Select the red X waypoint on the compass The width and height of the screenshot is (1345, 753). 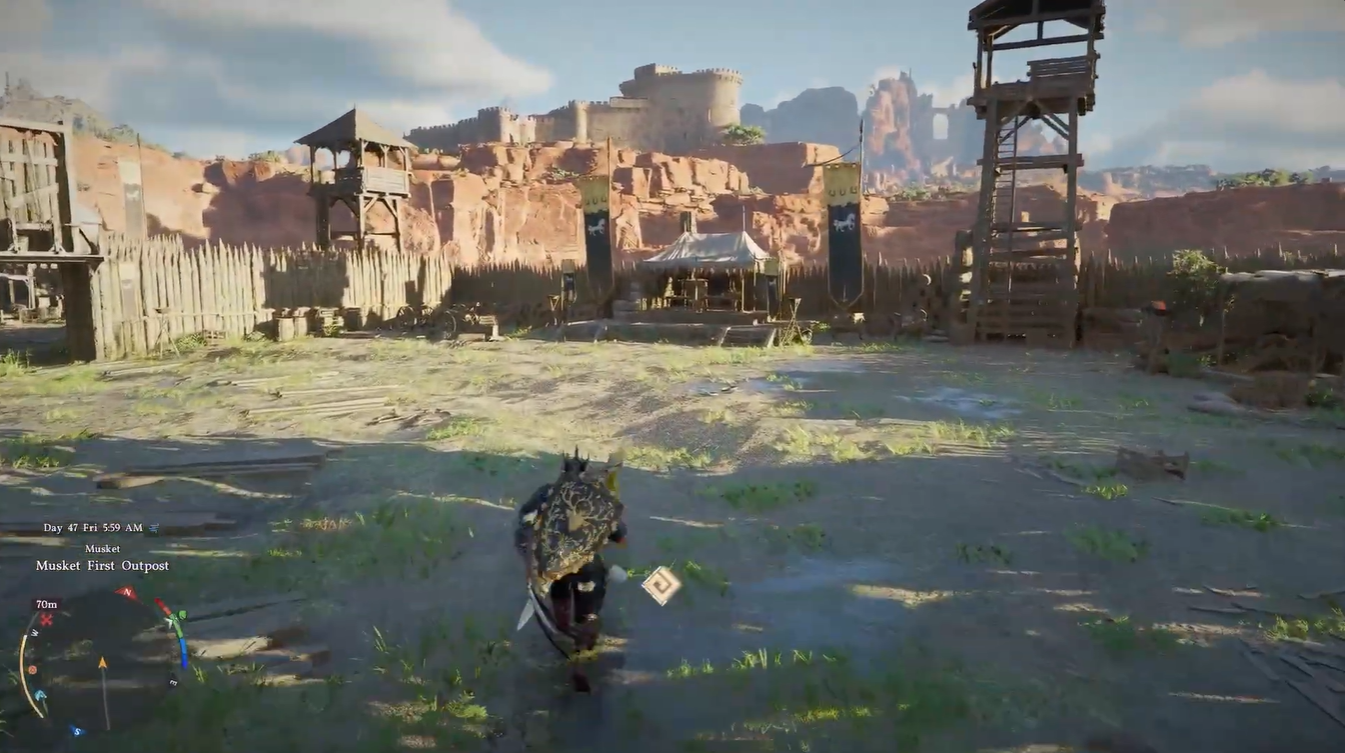tap(45, 619)
